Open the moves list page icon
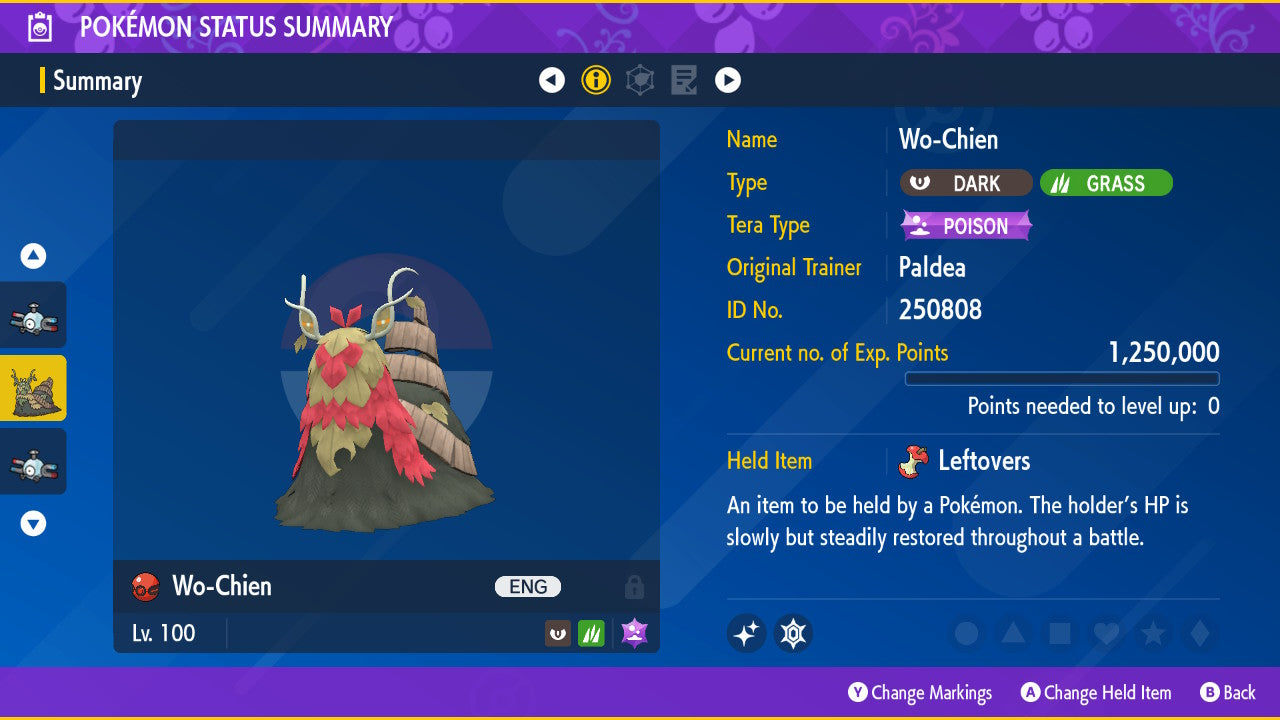Image resolution: width=1280 pixels, height=720 pixels. tap(683, 80)
